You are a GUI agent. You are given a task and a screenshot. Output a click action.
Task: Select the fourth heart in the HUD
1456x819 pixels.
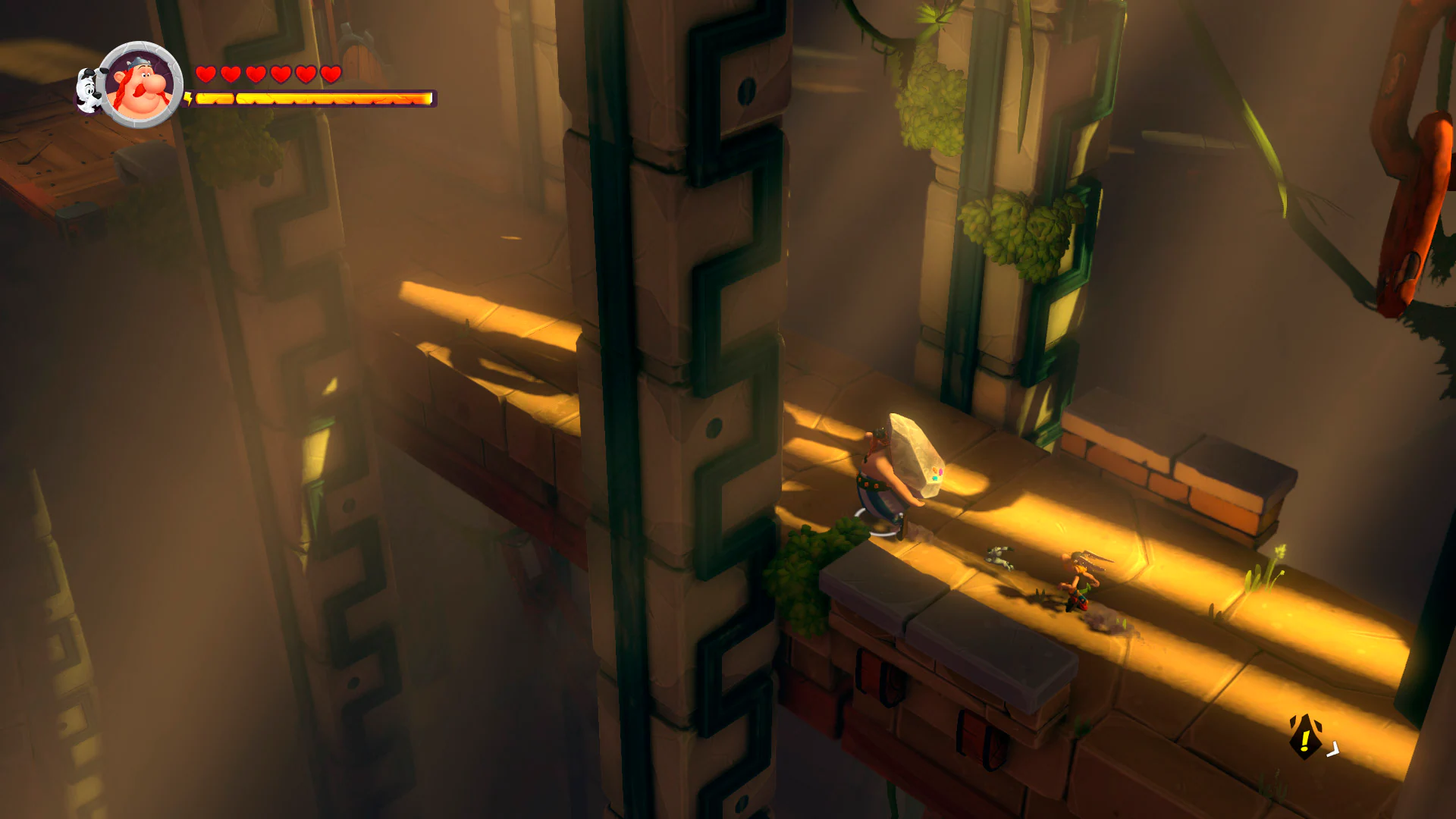pos(279,75)
